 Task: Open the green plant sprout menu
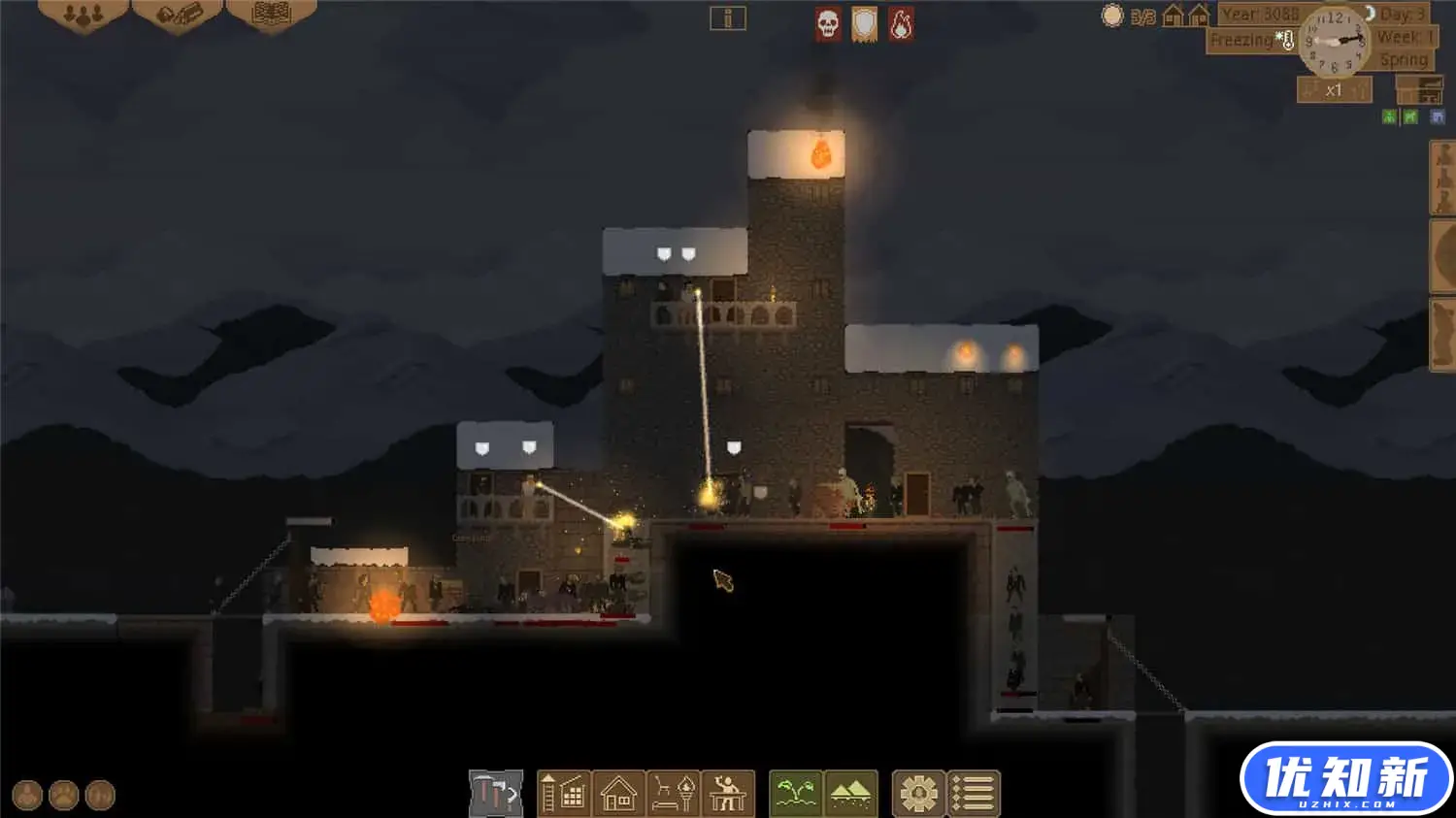coord(796,793)
